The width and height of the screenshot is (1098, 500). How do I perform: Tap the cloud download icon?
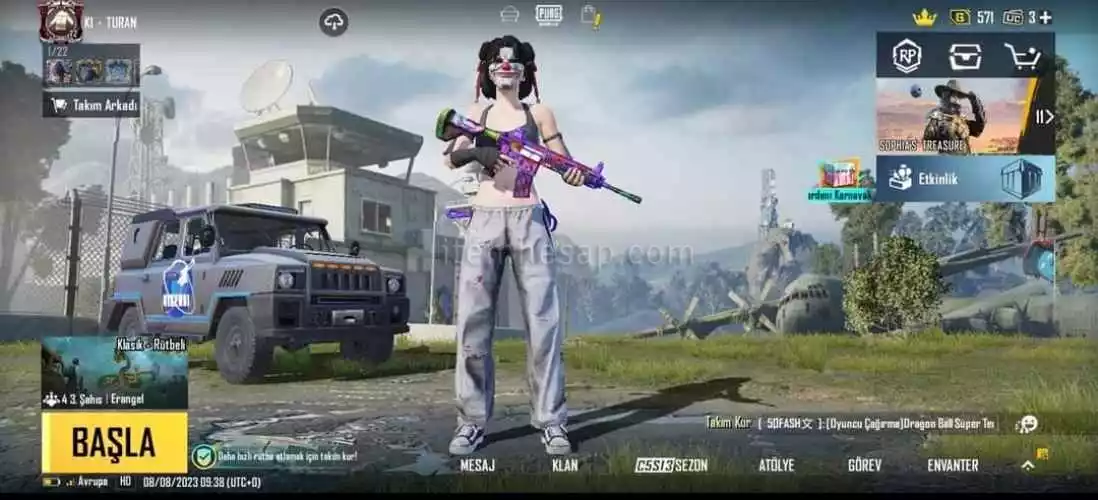[x=334, y=21]
